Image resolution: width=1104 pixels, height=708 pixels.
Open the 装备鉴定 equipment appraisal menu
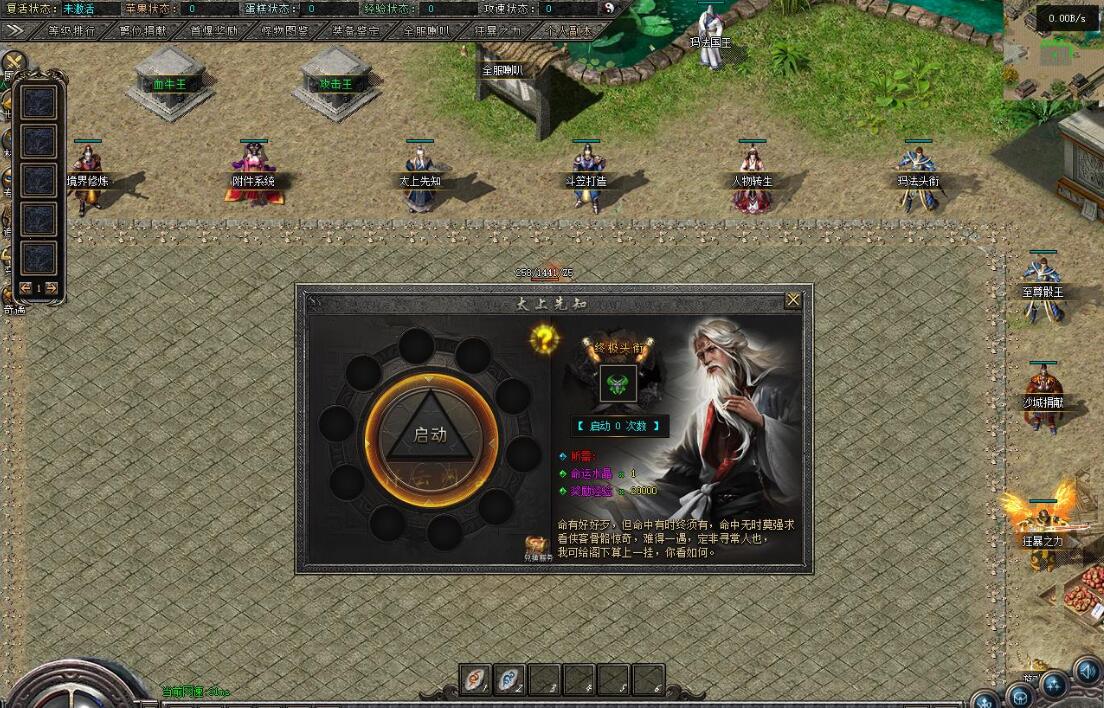coord(356,31)
